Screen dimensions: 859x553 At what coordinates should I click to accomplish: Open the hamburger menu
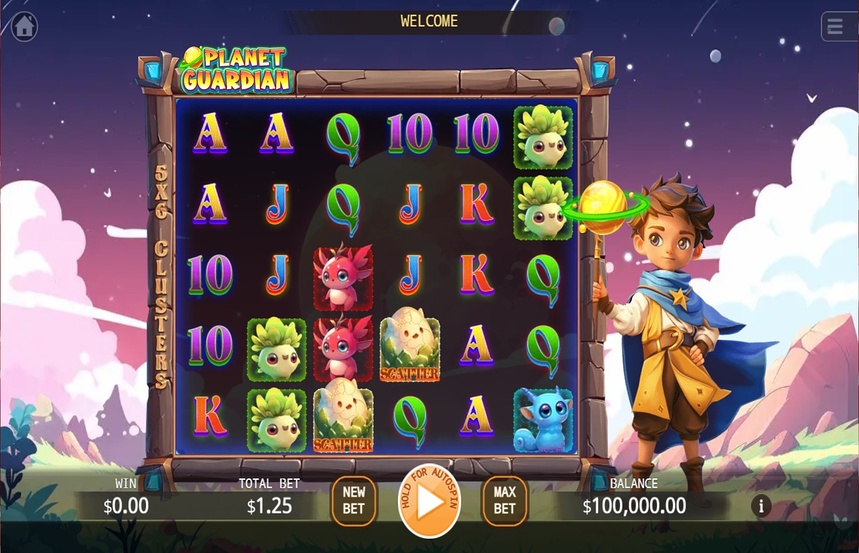(838, 26)
